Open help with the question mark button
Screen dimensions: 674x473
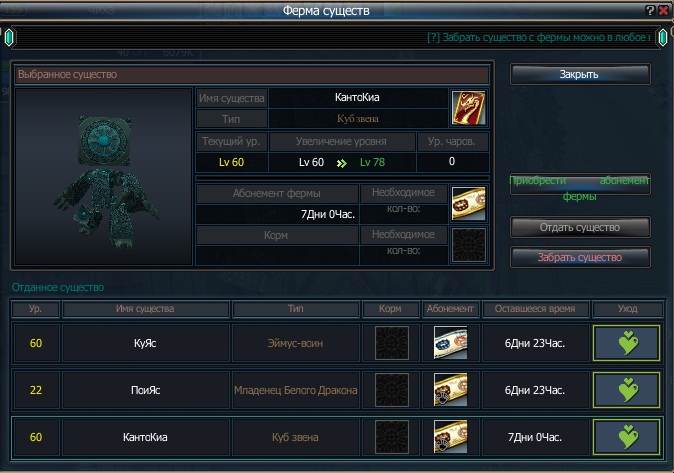(650, 10)
